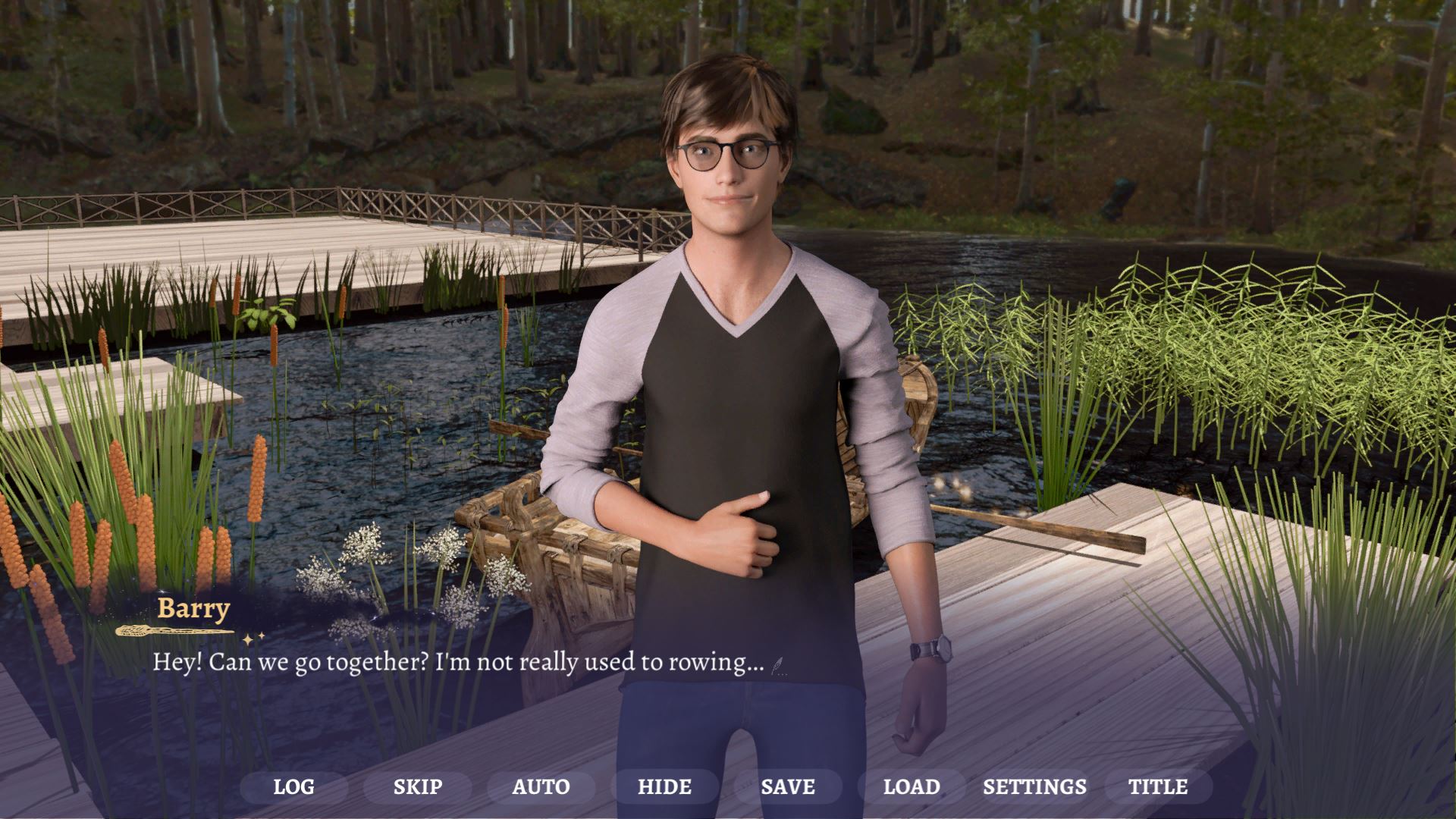Open the LOAD game screen
This screenshot has height=819, width=1456.
tap(912, 787)
